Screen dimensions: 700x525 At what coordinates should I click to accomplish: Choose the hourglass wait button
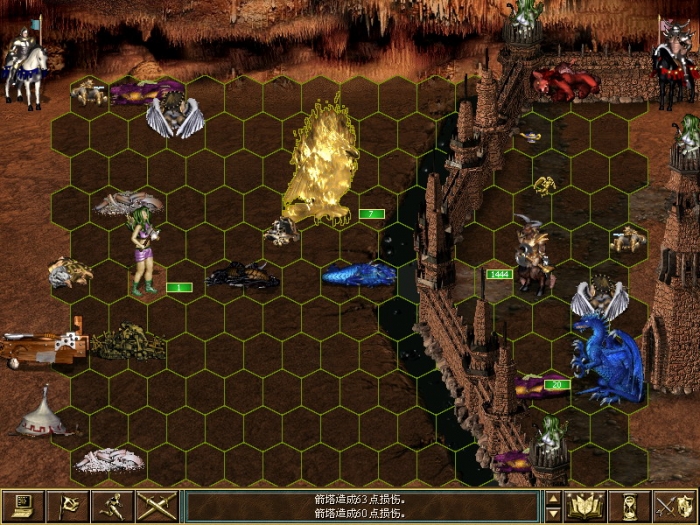click(x=629, y=505)
